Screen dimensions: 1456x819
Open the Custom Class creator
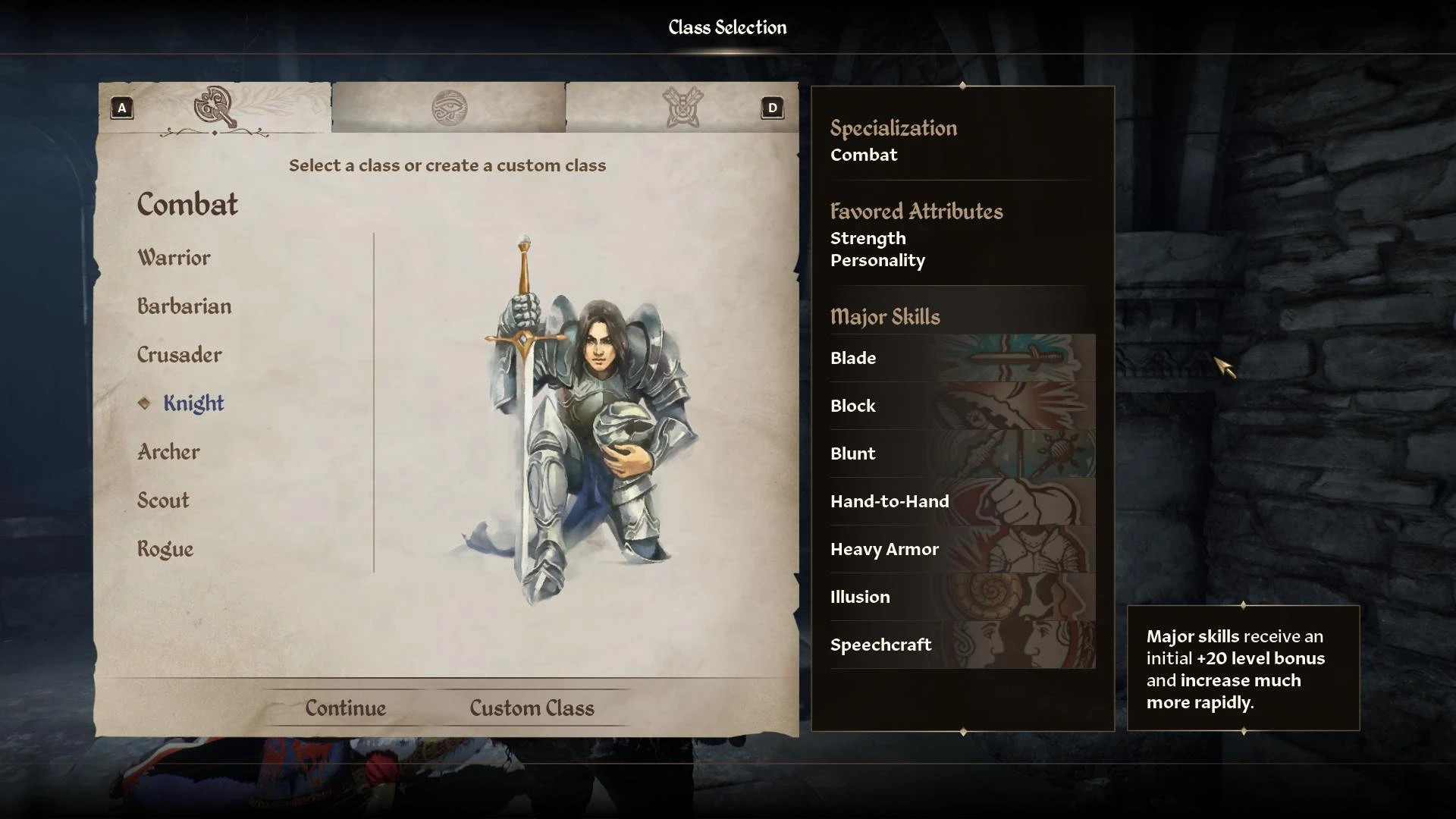[532, 708]
